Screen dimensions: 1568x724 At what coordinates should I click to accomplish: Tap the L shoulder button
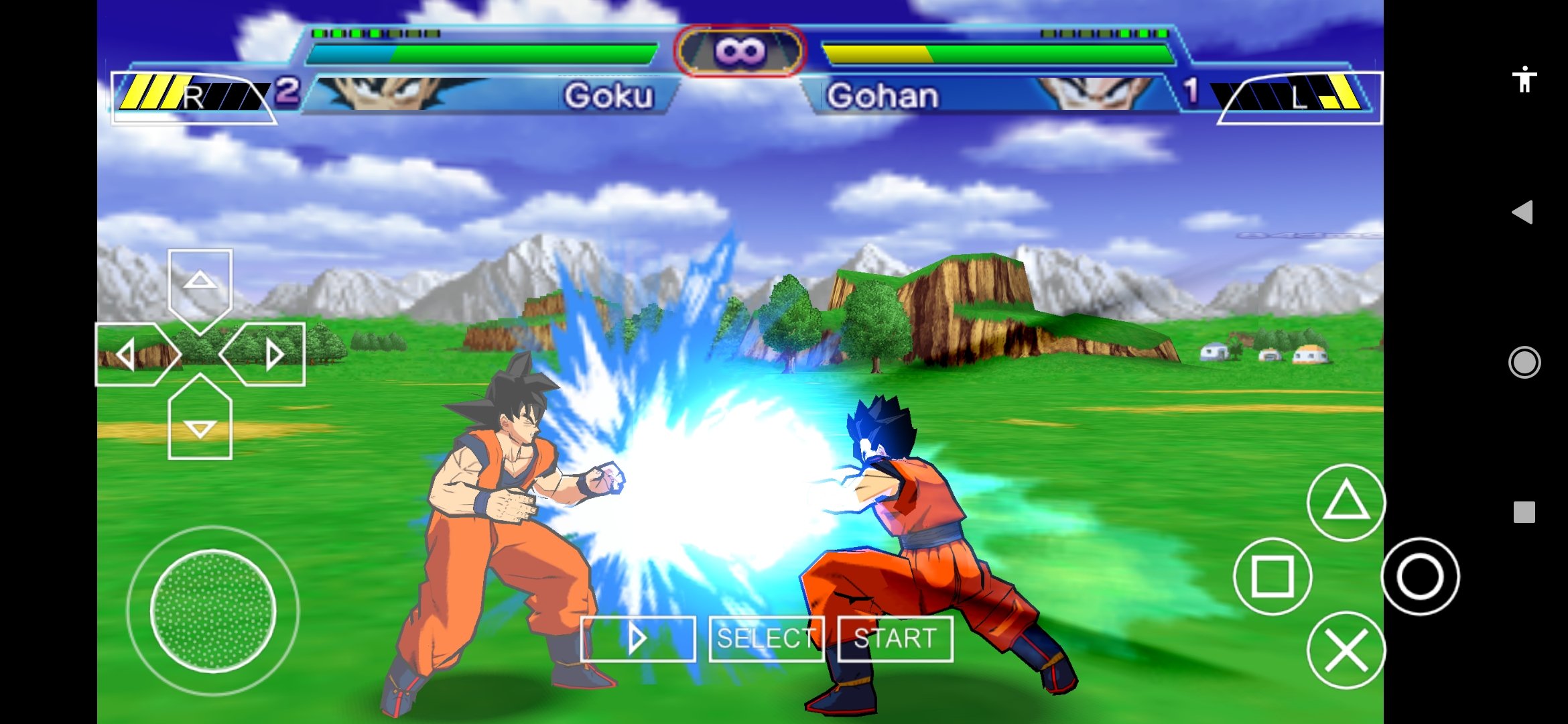[x=1299, y=97]
